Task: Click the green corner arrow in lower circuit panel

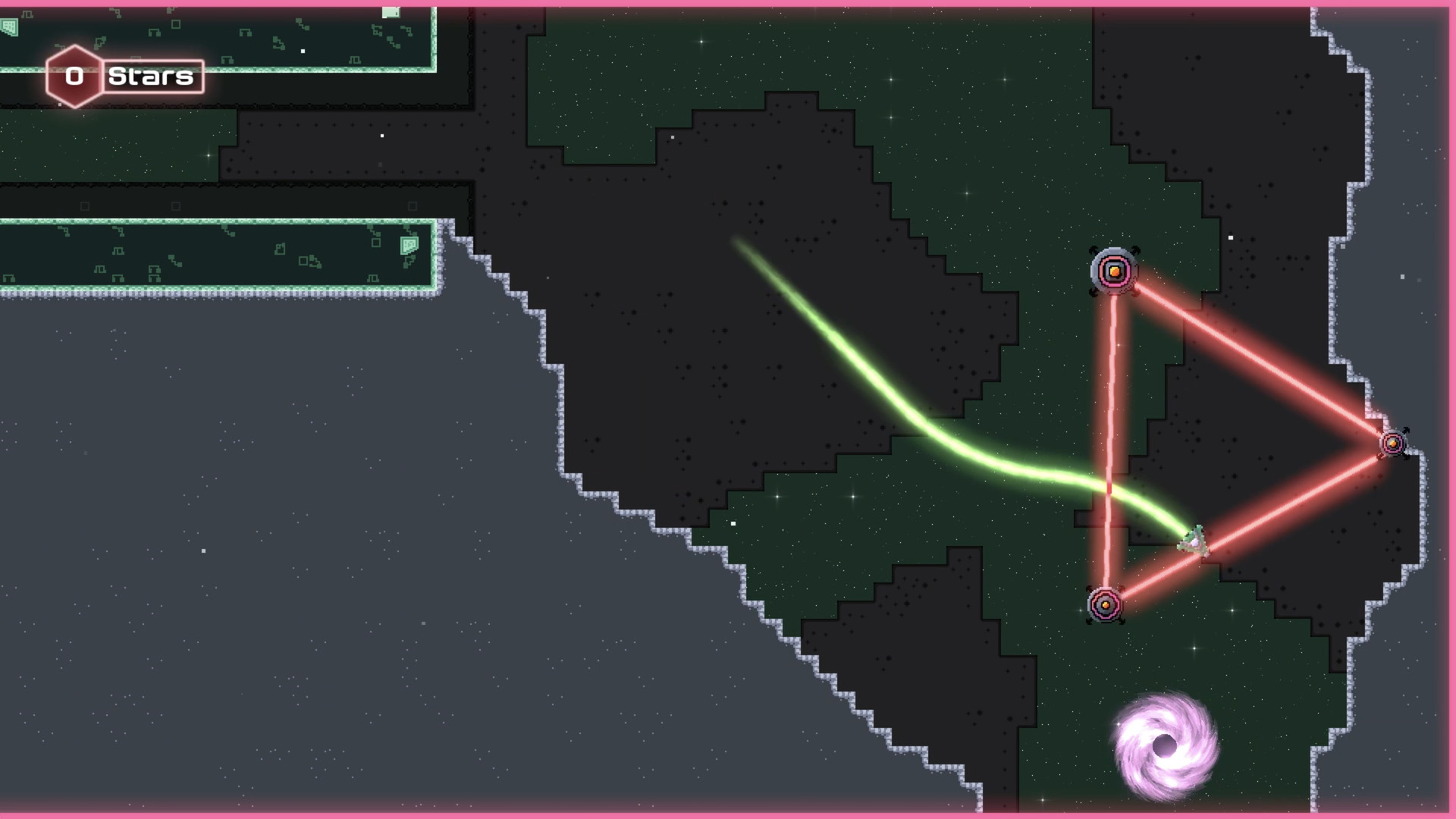Action: [409, 245]
